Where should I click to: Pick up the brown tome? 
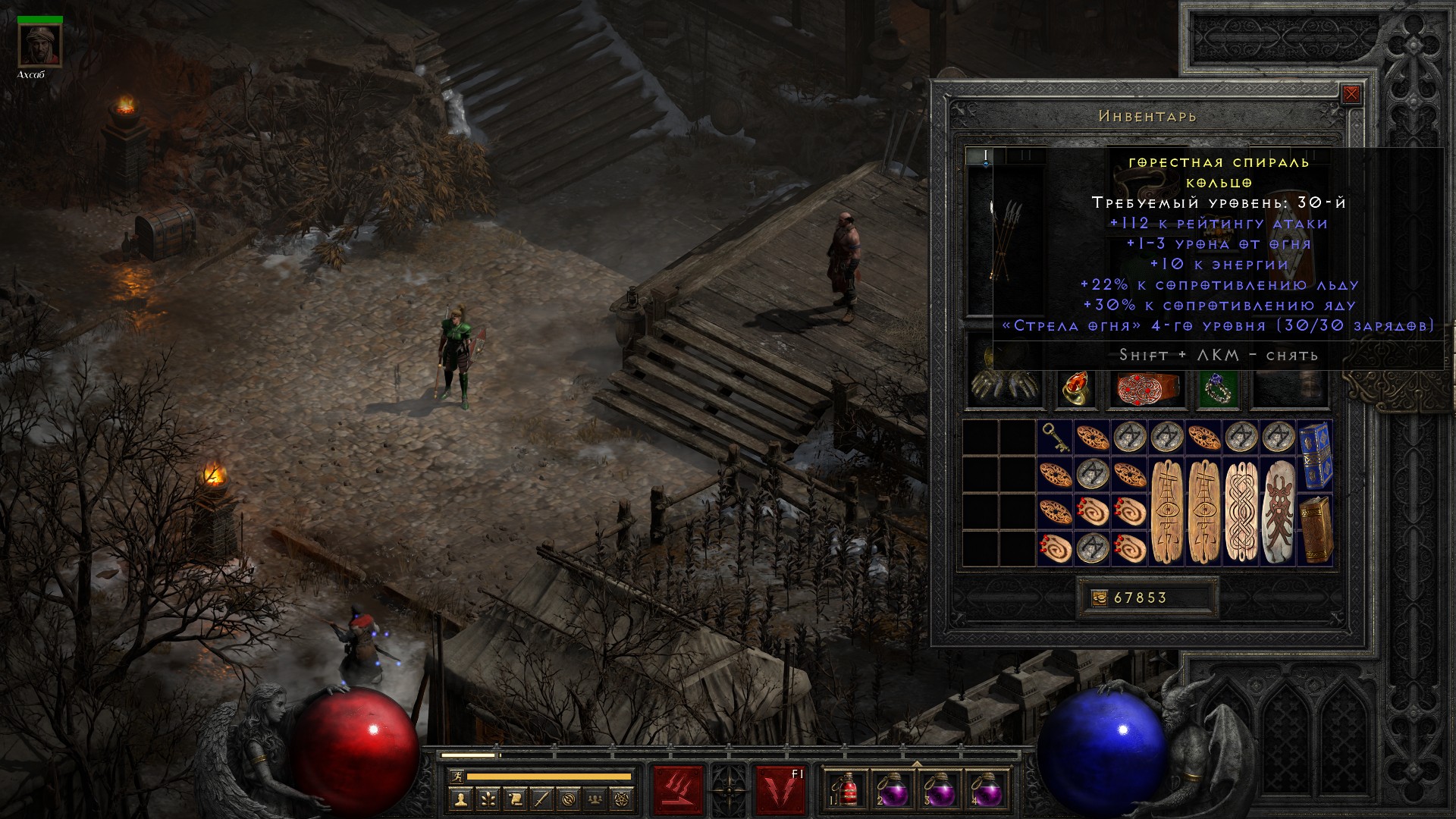click(1316, 529)
